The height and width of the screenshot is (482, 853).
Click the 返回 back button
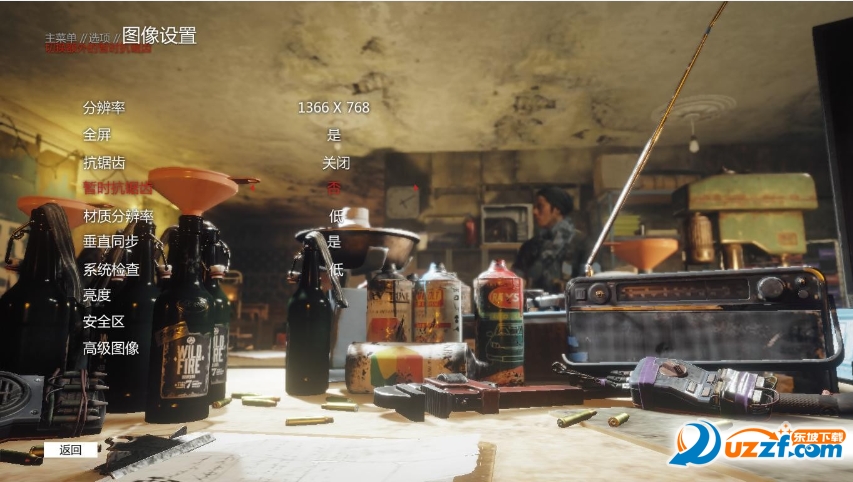coord(71,450)
